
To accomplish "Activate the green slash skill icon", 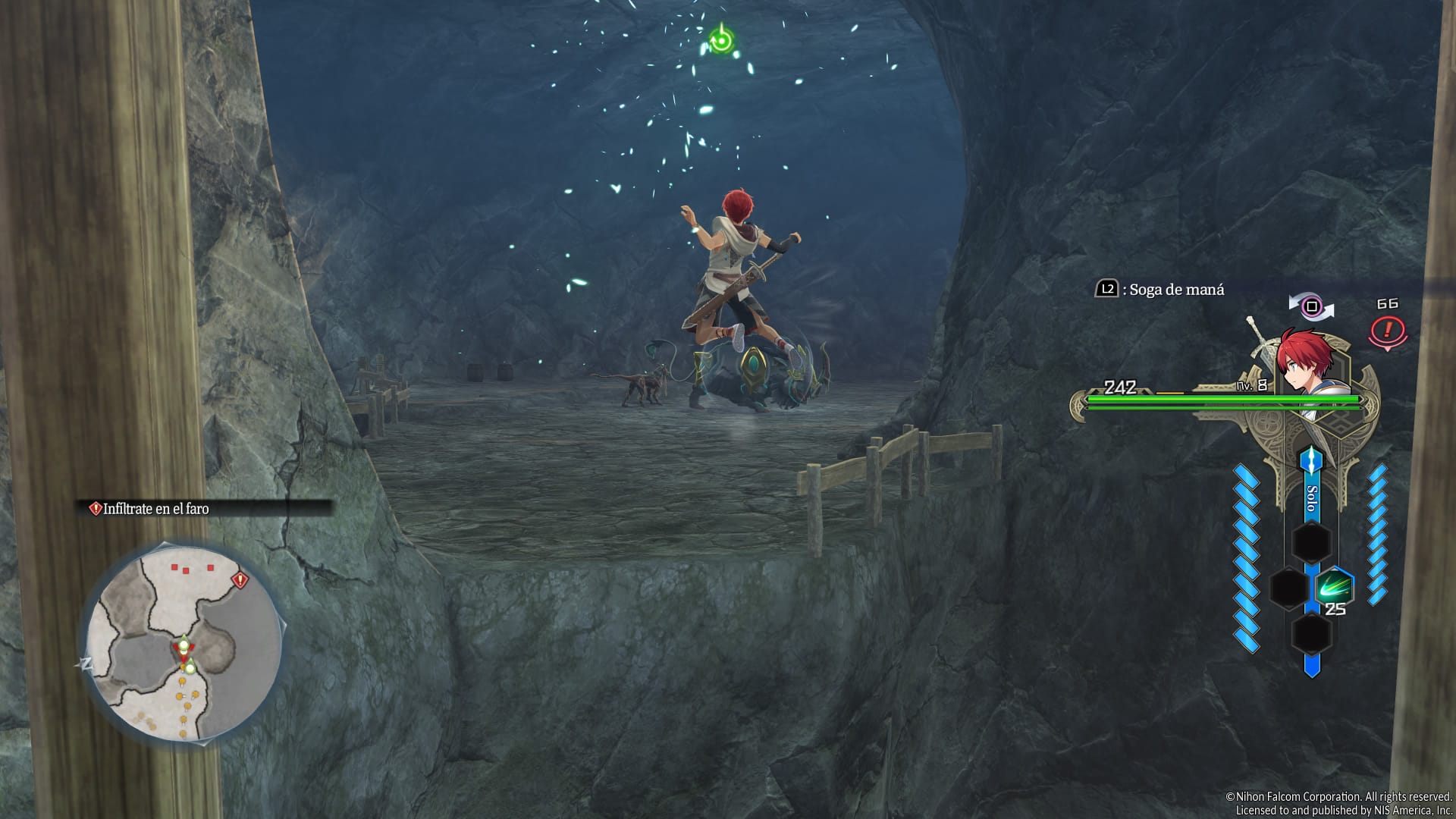I will coord(1332,588).
